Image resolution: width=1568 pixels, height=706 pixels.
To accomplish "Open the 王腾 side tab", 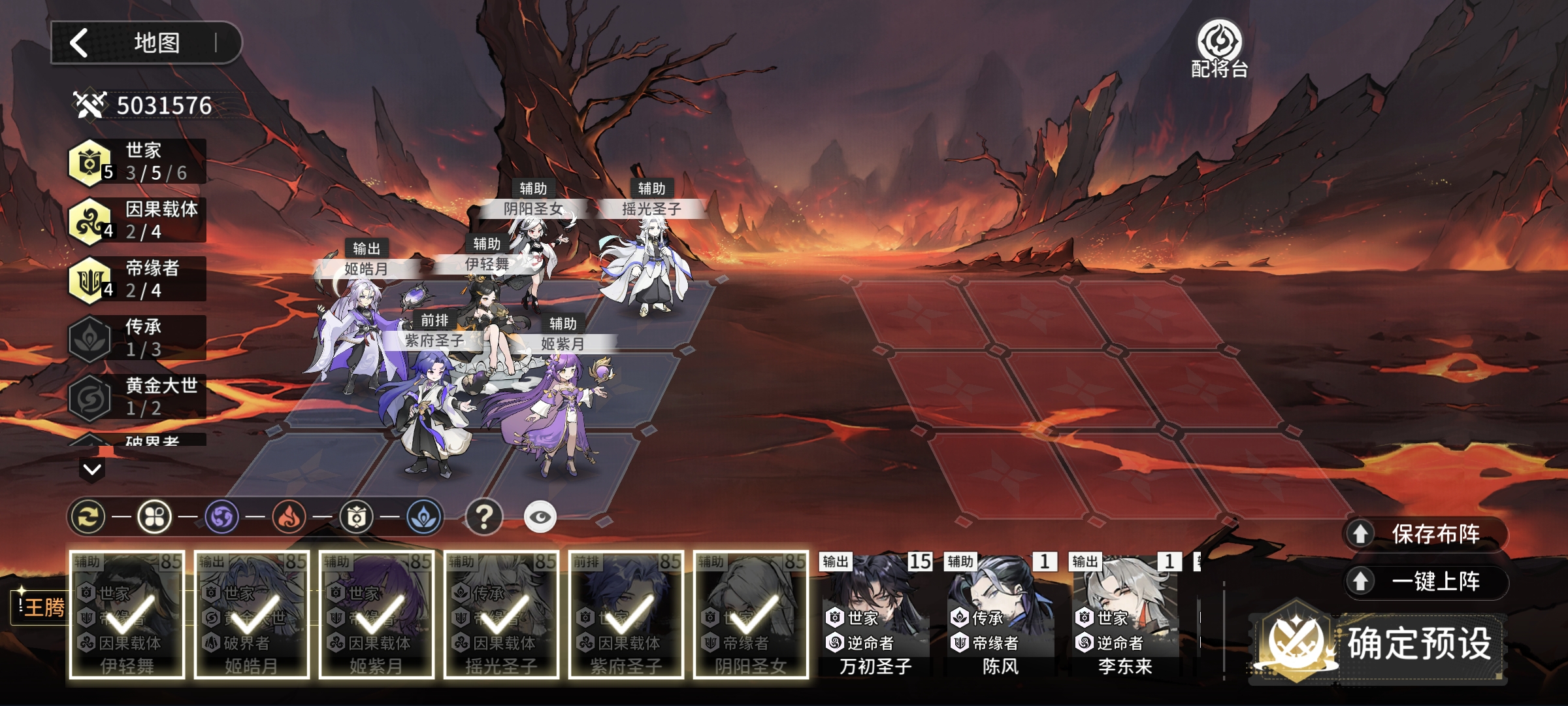I will click(41, 607).
